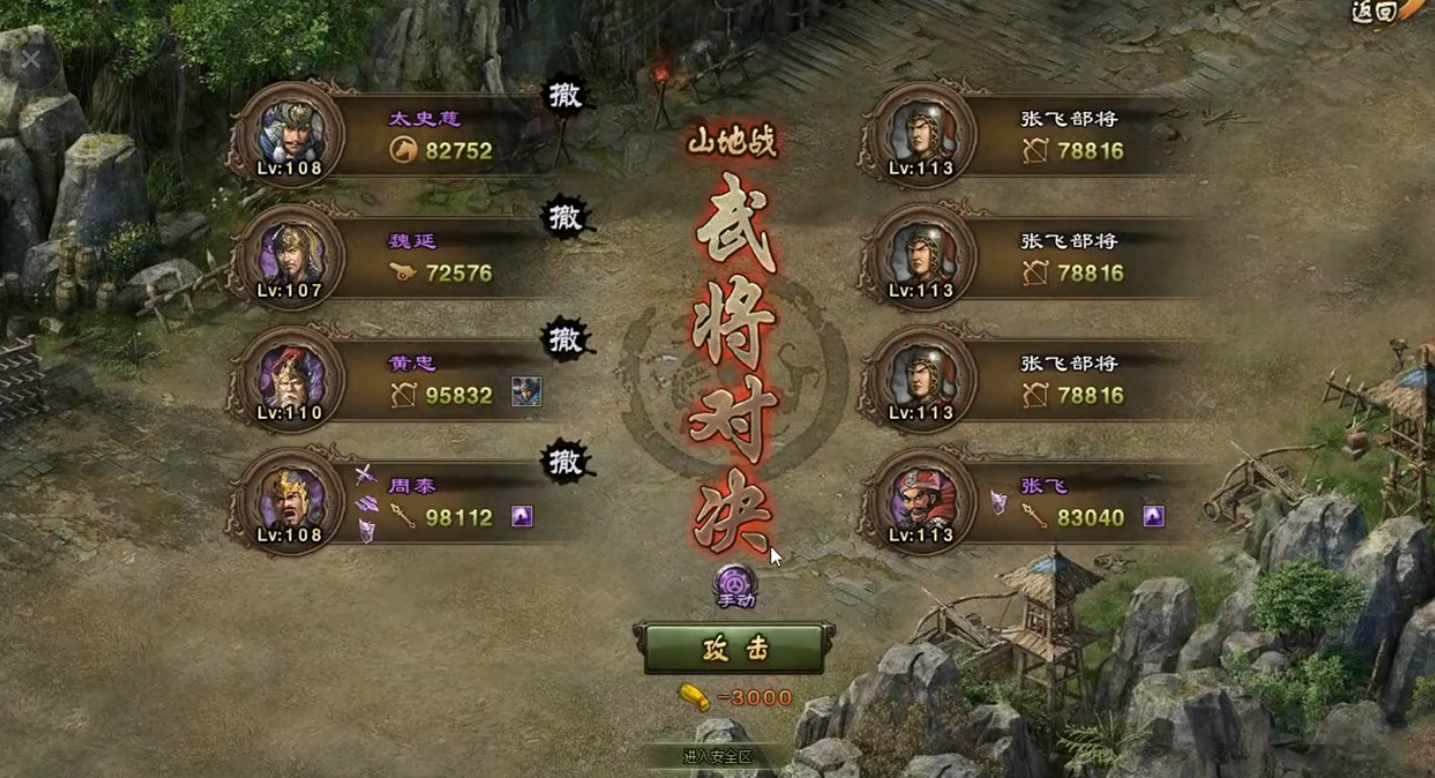Withdraw 周泰 with his 撤 button

566,461
